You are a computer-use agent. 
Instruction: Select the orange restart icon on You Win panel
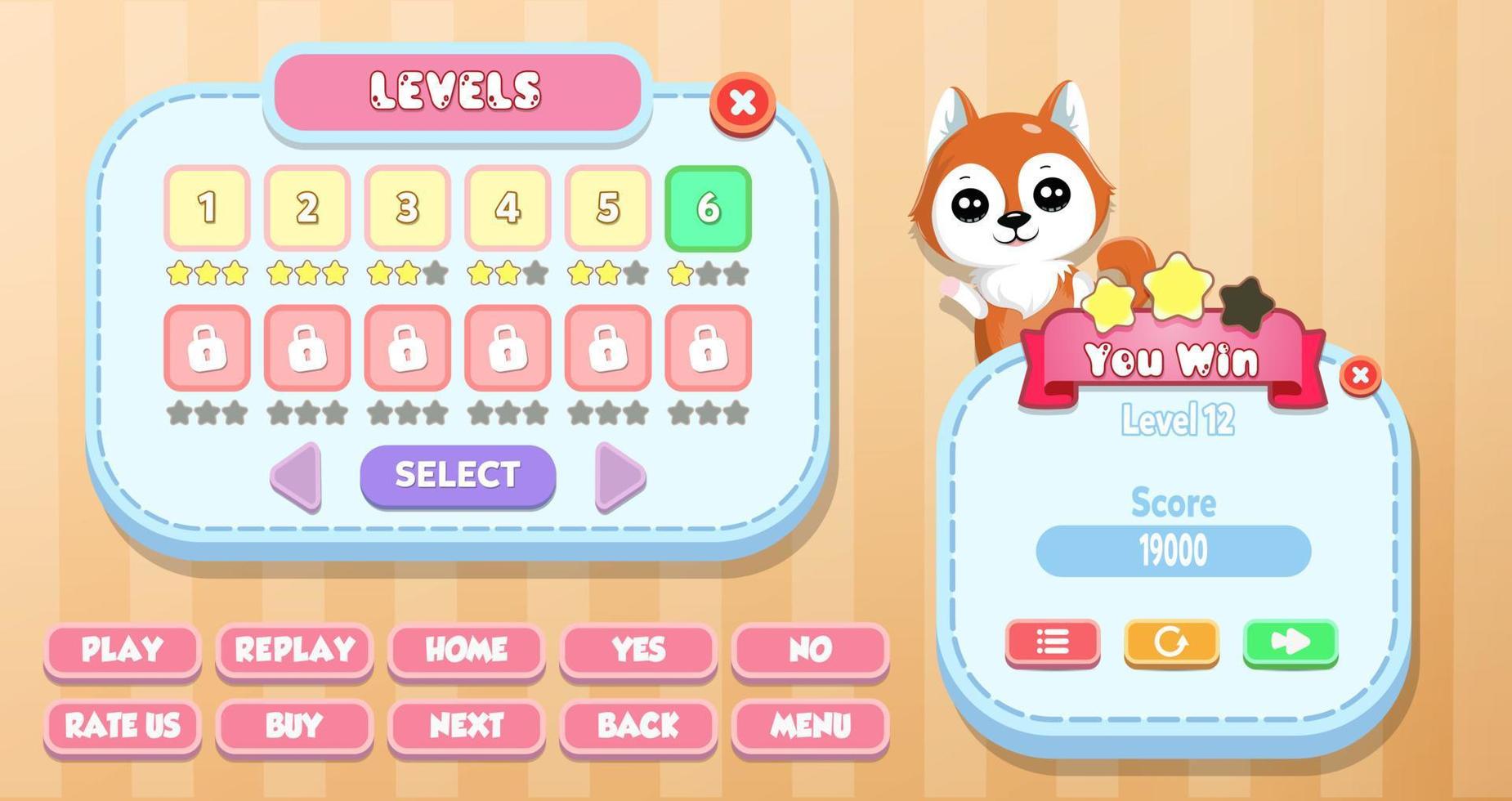point(1171,643)
